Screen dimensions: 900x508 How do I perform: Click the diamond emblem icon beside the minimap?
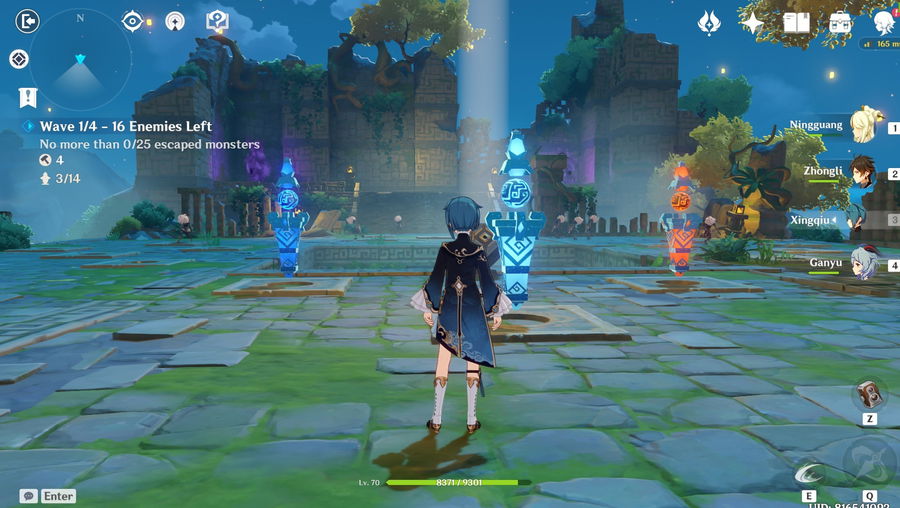pyautogui.click(x=18, y=60)
